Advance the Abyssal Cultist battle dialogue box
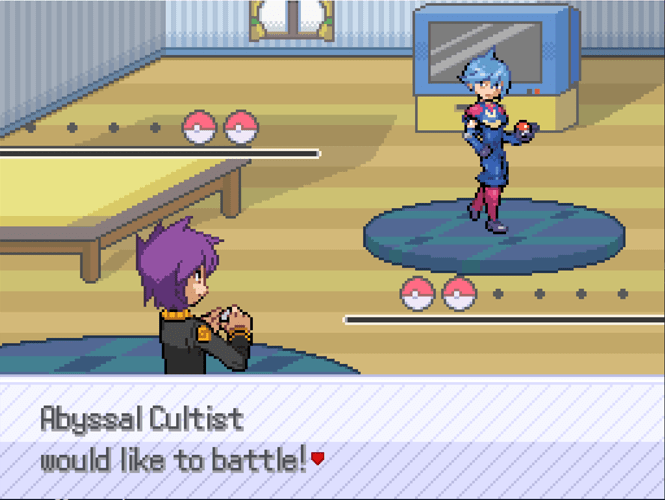 [332, 439]
